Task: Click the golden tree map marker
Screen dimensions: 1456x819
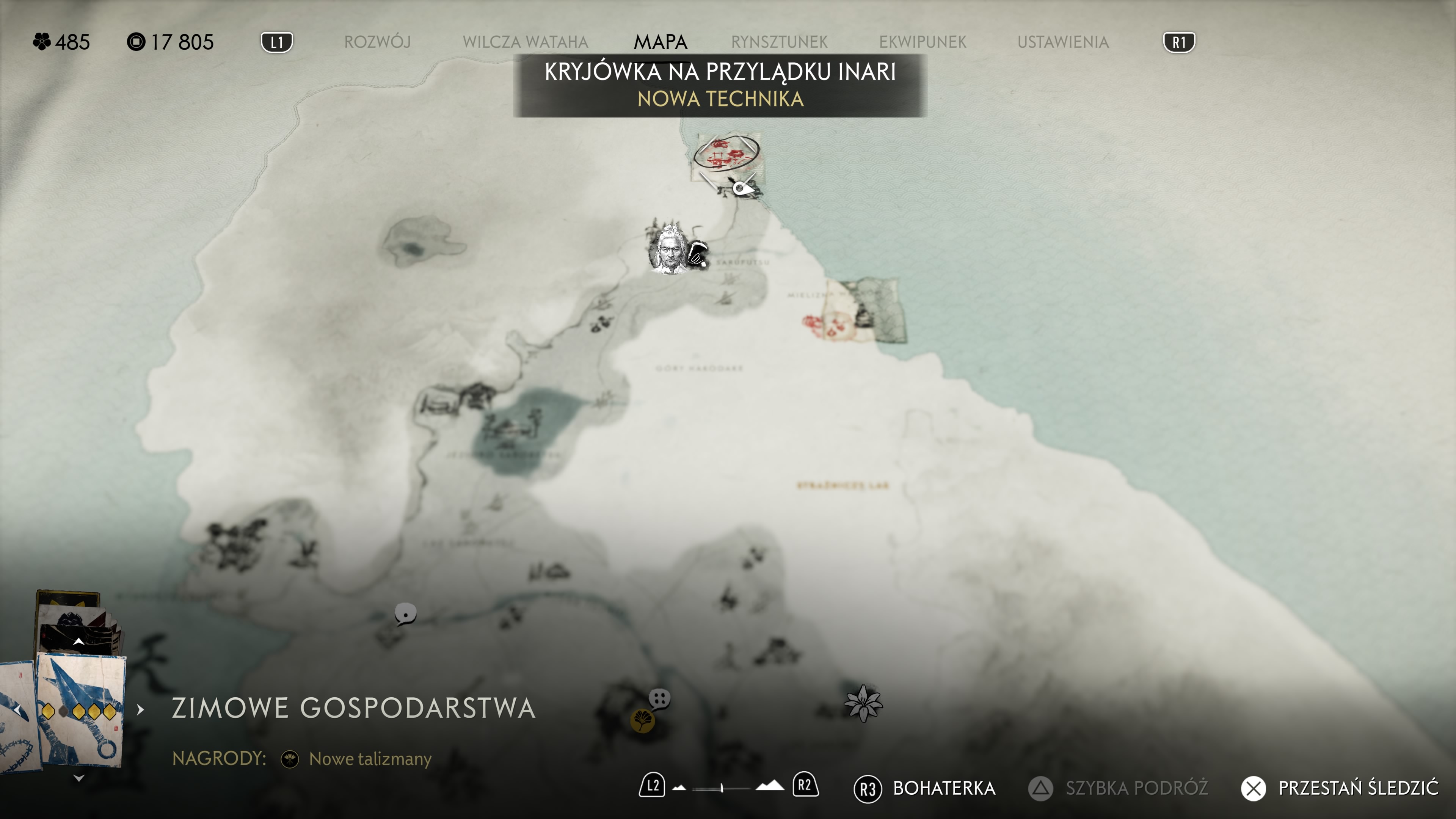Action: click(x=642, y=721)
